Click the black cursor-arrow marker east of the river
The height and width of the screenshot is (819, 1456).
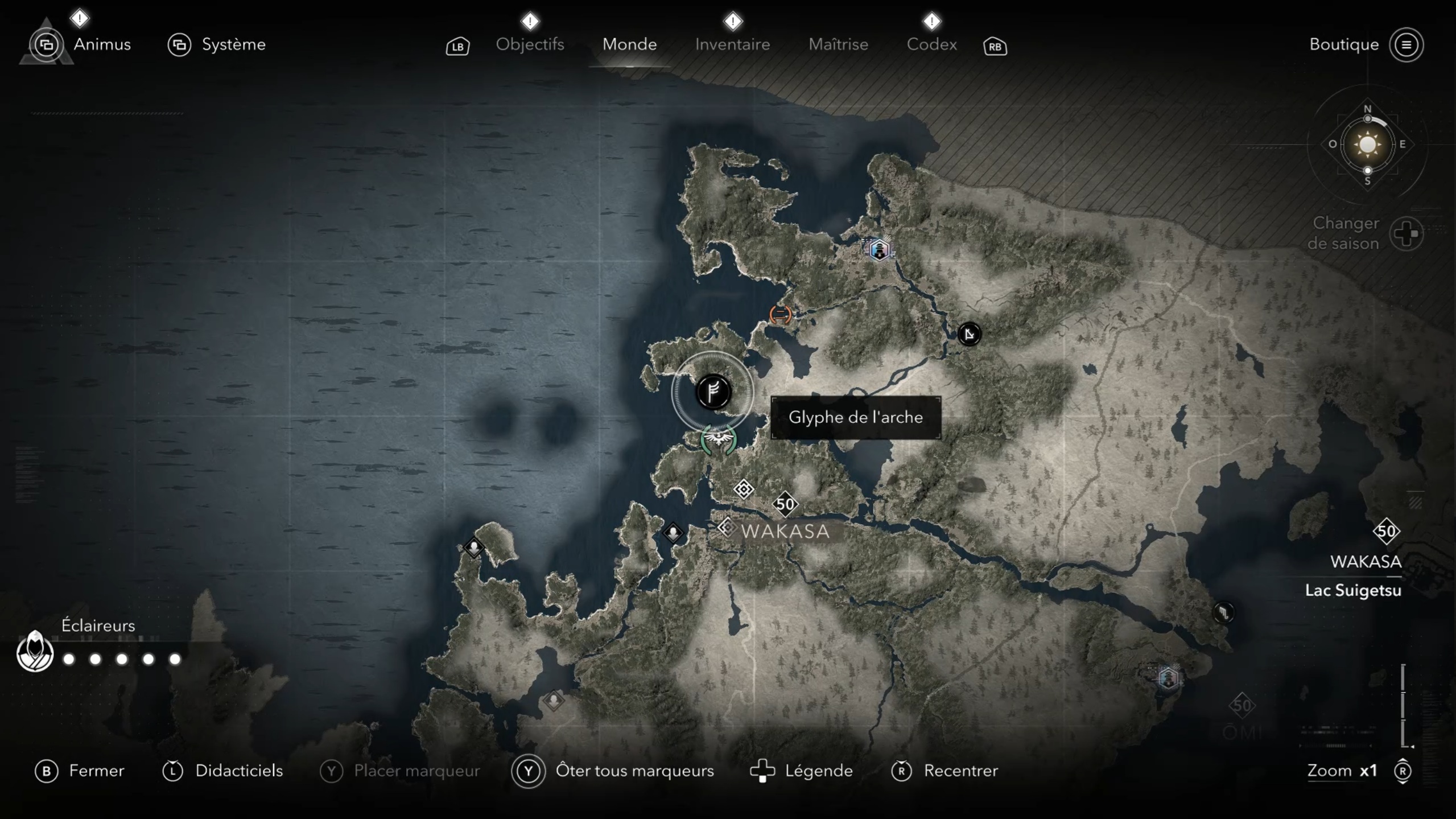[x=969, y=334]
